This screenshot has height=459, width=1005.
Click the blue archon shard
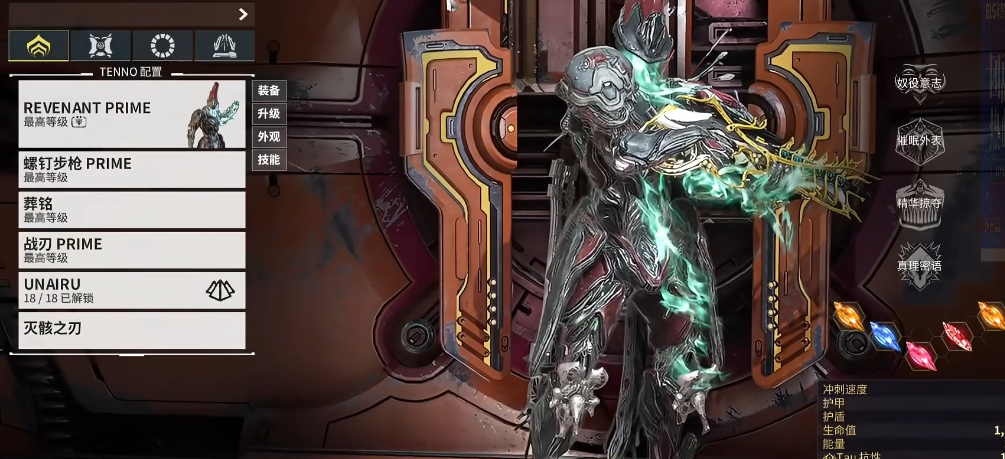[x=885, y=336]
